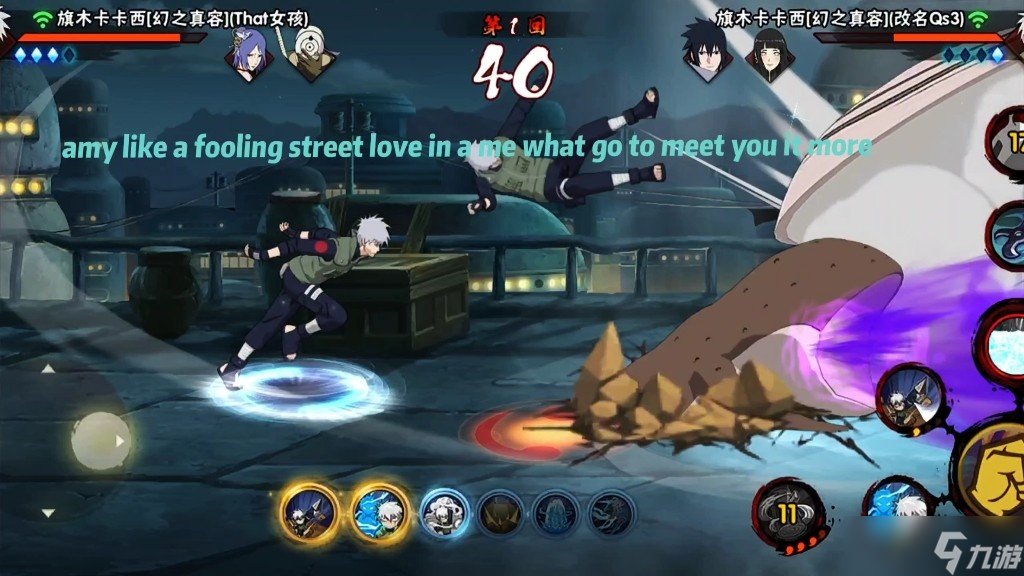Push the virtual joystick knob
Image resolution: width=1024 pixels, height=576 pixels.
click(x=101, y=440)
